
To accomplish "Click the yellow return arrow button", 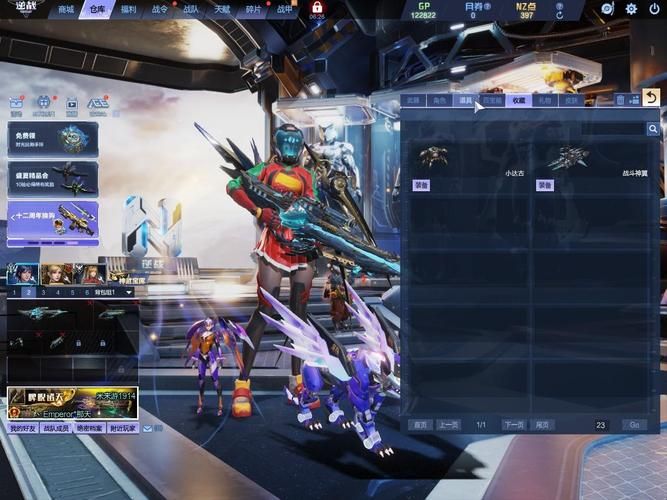I will point(651,97).
